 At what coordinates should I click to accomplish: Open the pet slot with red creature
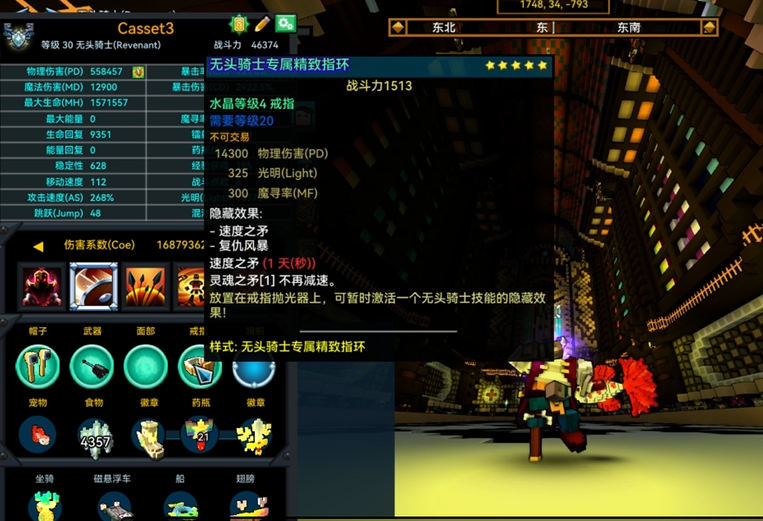click(38, 435)
